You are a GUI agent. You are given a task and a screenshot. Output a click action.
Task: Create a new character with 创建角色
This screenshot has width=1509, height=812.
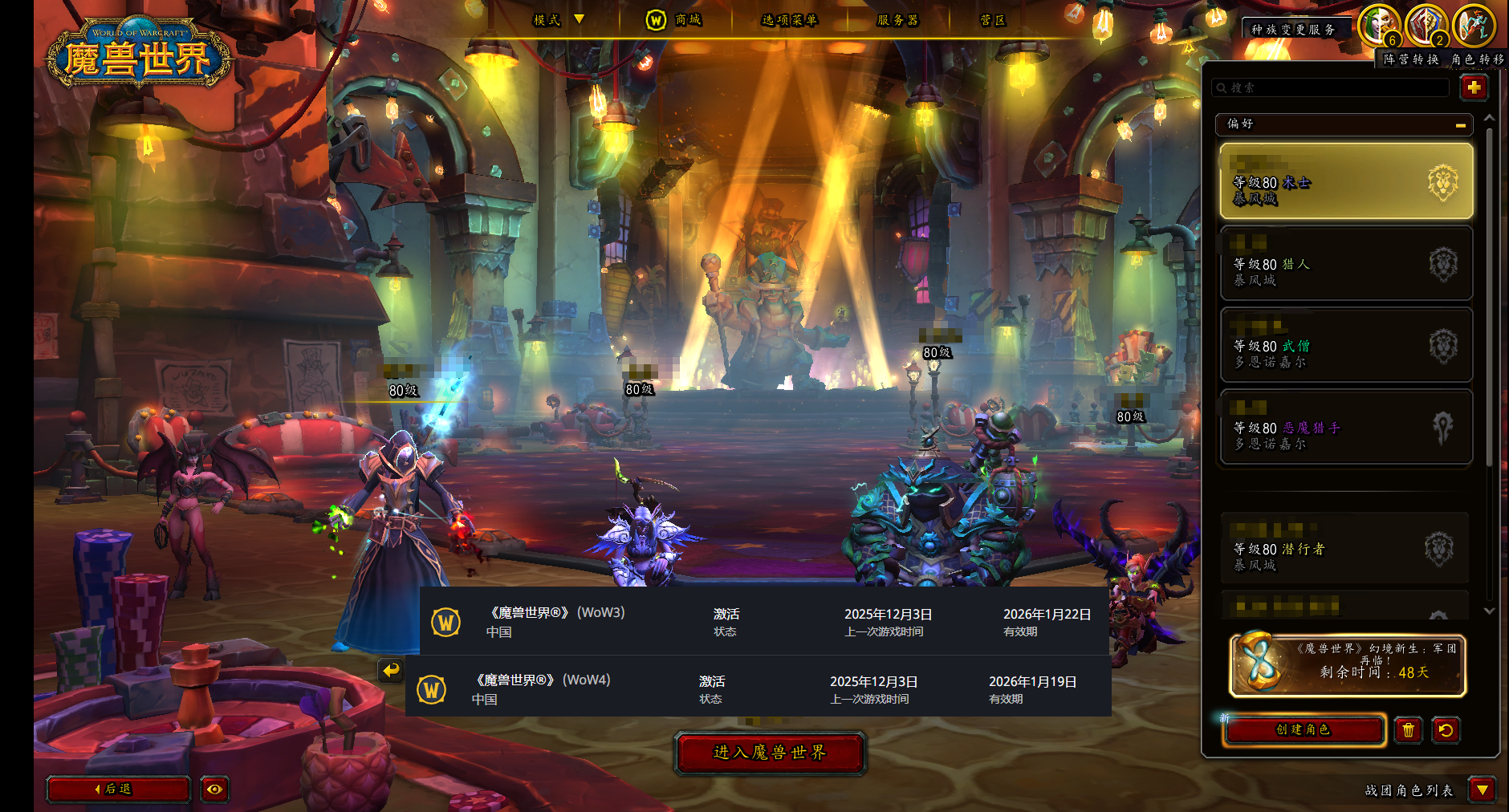[1304, 730]
